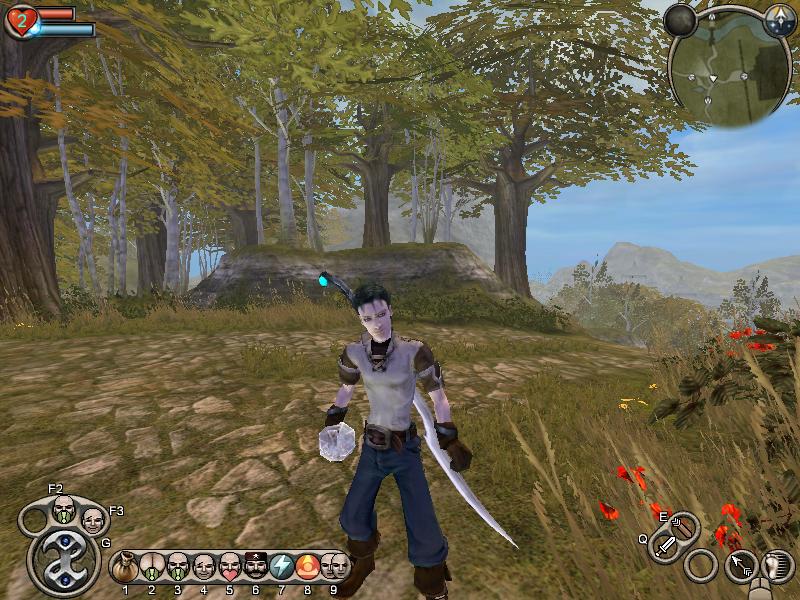Choose the mustached pirate-hat face expression
The image size is (800, 600).
click(x=255, y=567)
